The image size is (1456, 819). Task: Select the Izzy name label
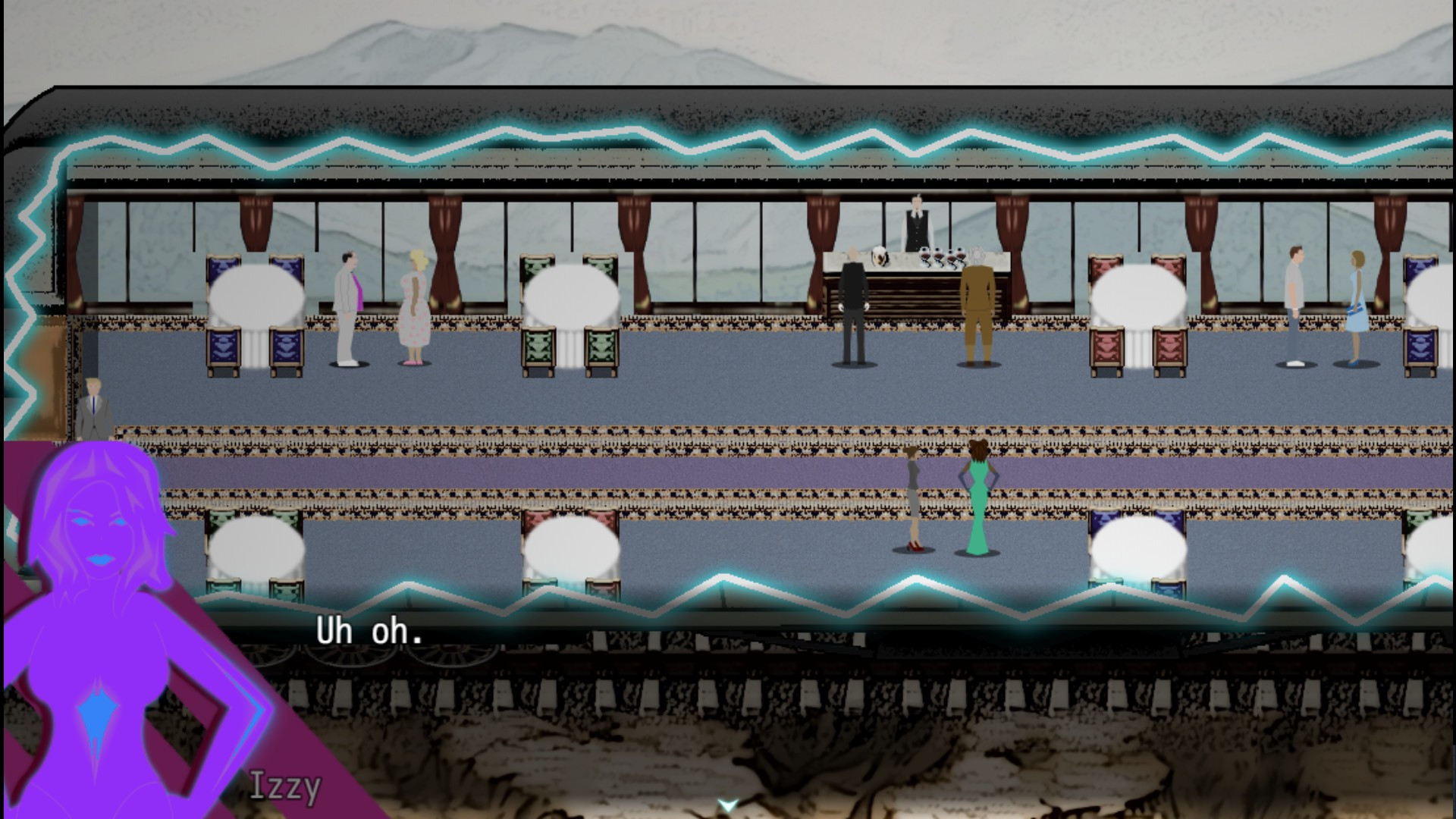(284, 789)
